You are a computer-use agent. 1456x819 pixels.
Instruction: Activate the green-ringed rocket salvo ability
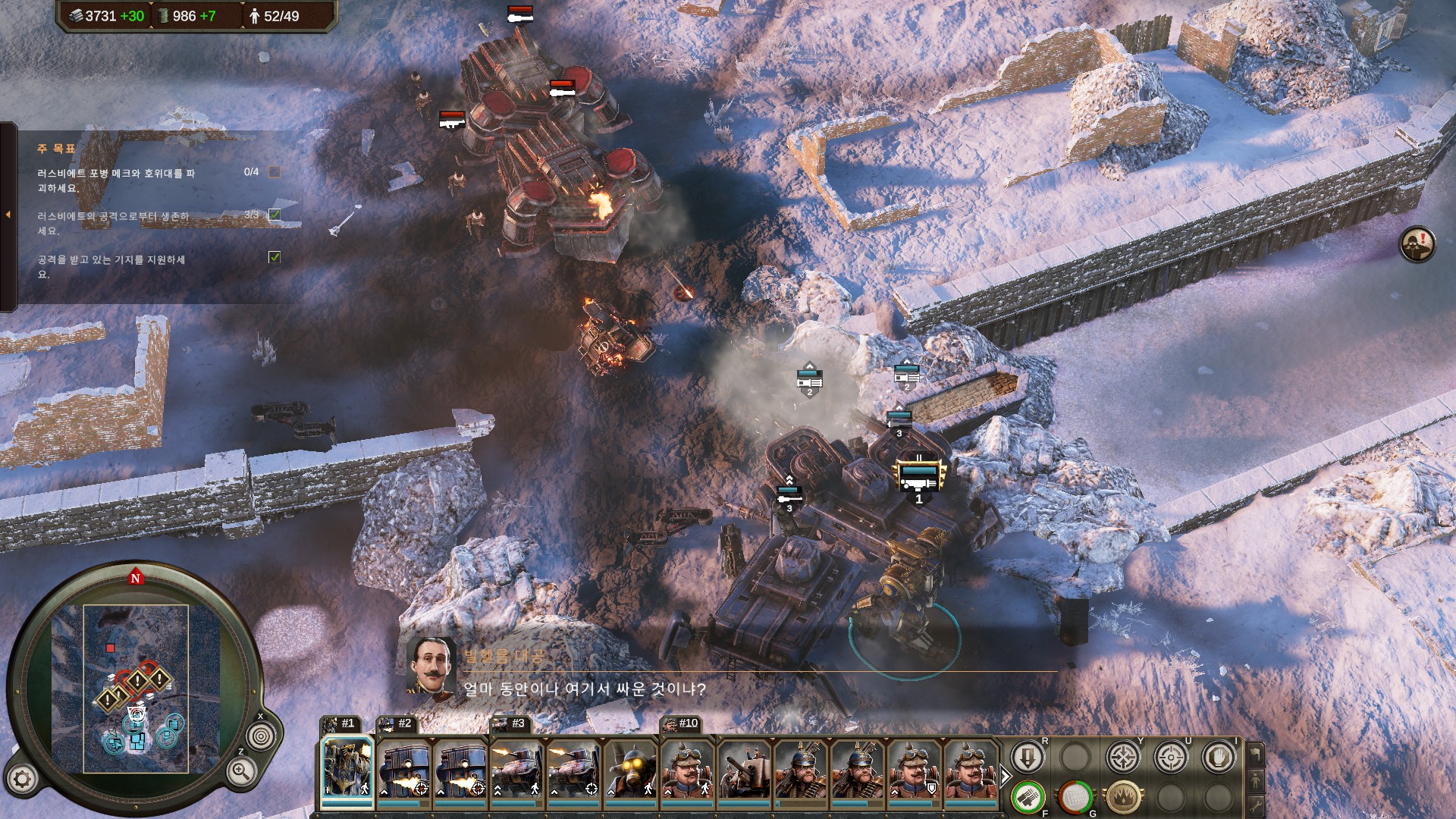(x=1028, y=798)
